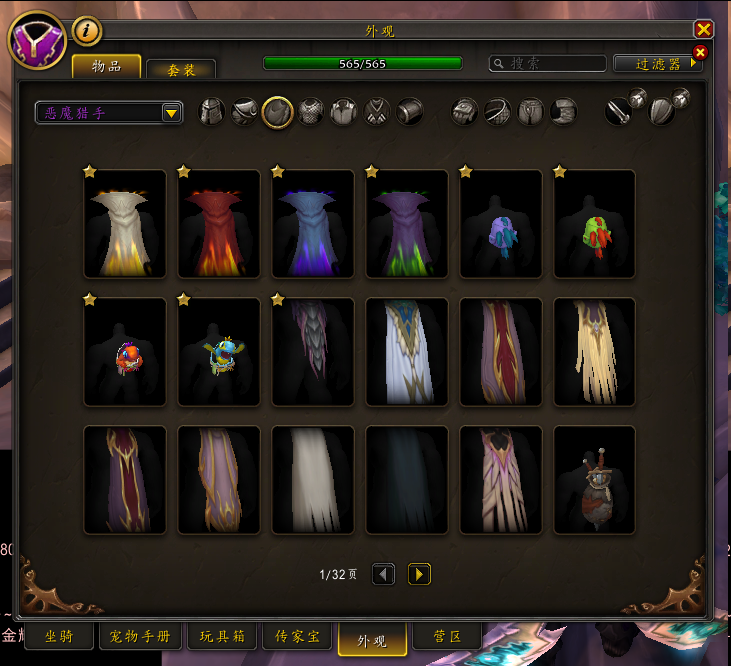Open the 玩具箱 toy box tab
Viewport: 731px width, 666px height.
tap(221, 635)
